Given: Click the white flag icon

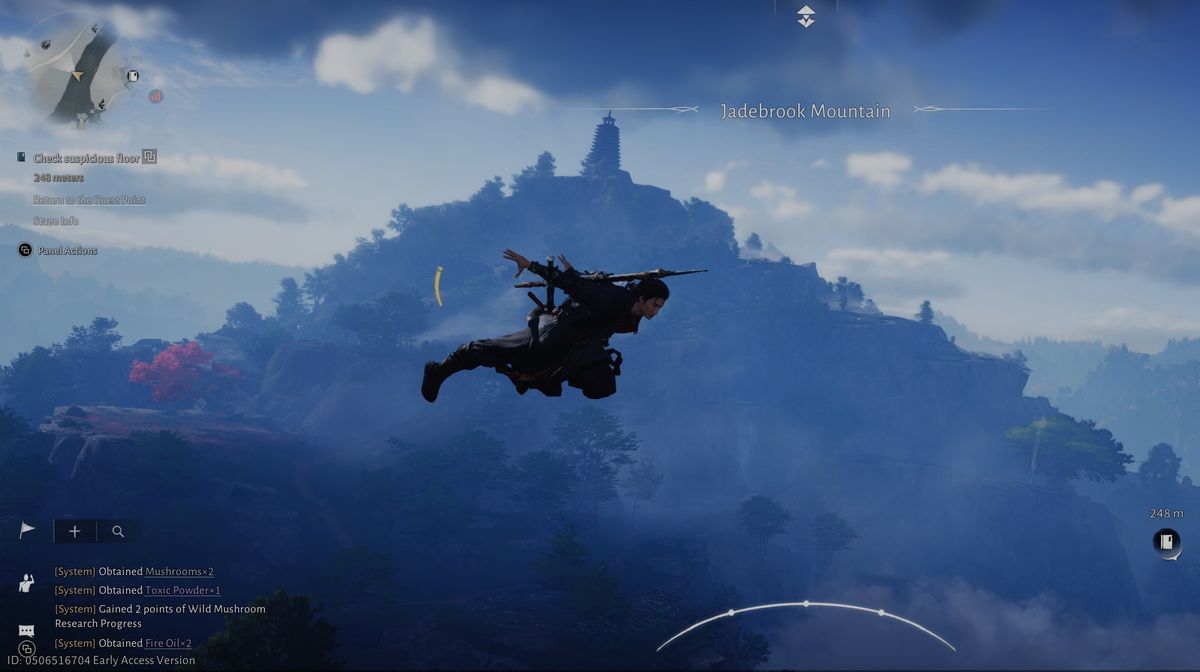Looking at the screenshot, I should (x=27, y=531).
